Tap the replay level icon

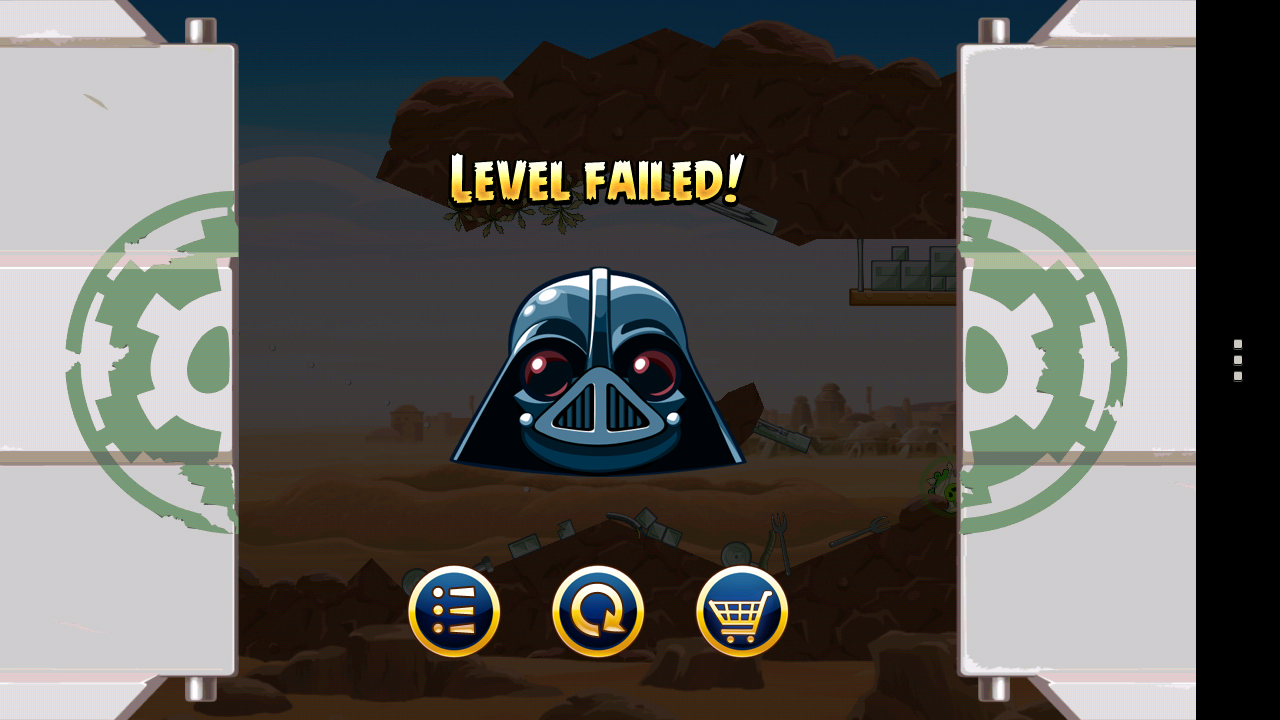coord(596,610)
